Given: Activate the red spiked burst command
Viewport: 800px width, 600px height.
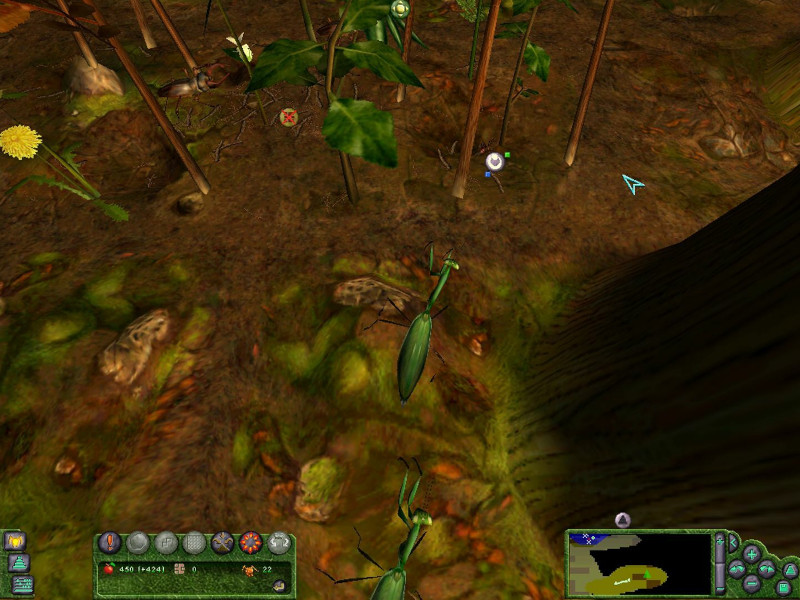Looking at the screenshot, I should pos(250,543).
